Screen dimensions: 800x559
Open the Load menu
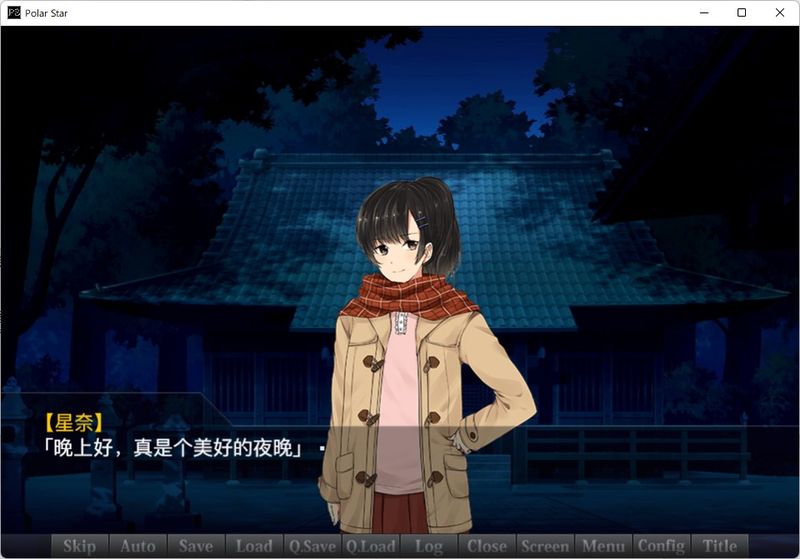pos(254,546)
